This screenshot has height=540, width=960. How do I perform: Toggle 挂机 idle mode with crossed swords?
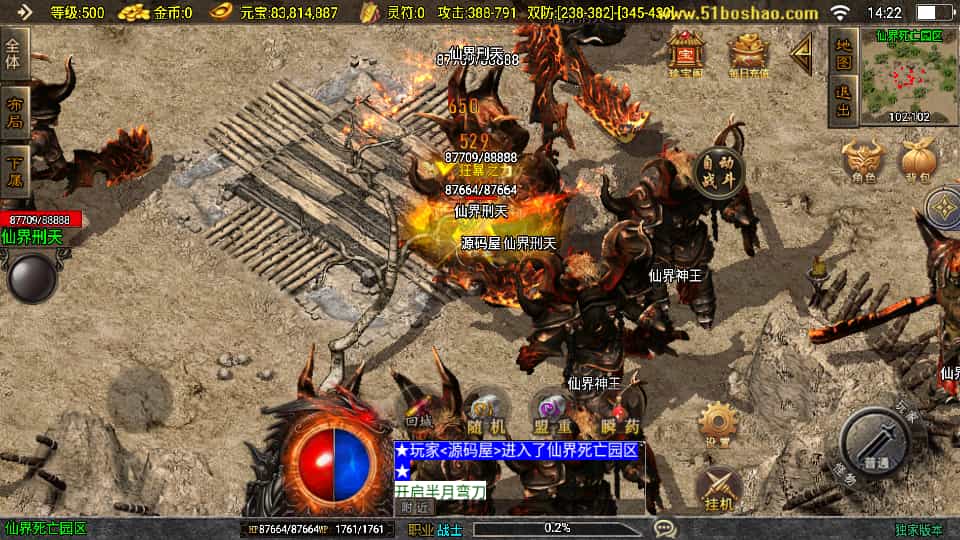point(717,490)
